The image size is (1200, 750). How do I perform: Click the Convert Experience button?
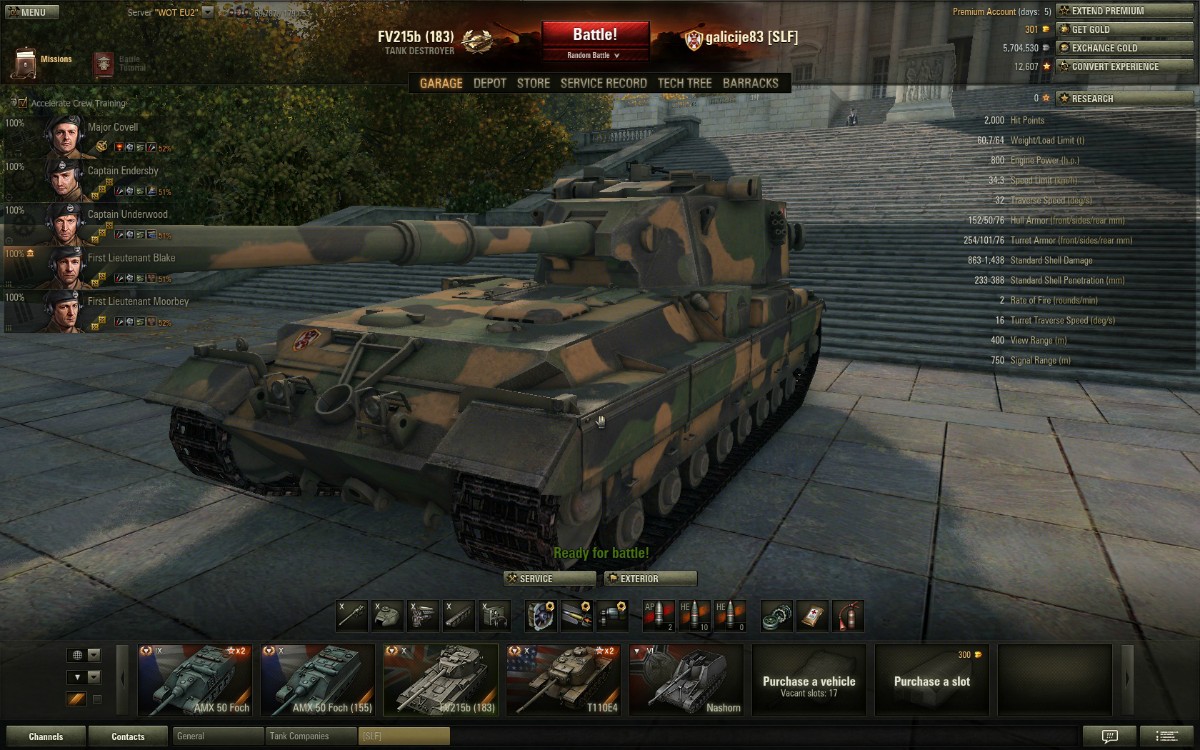point(1113,66)
